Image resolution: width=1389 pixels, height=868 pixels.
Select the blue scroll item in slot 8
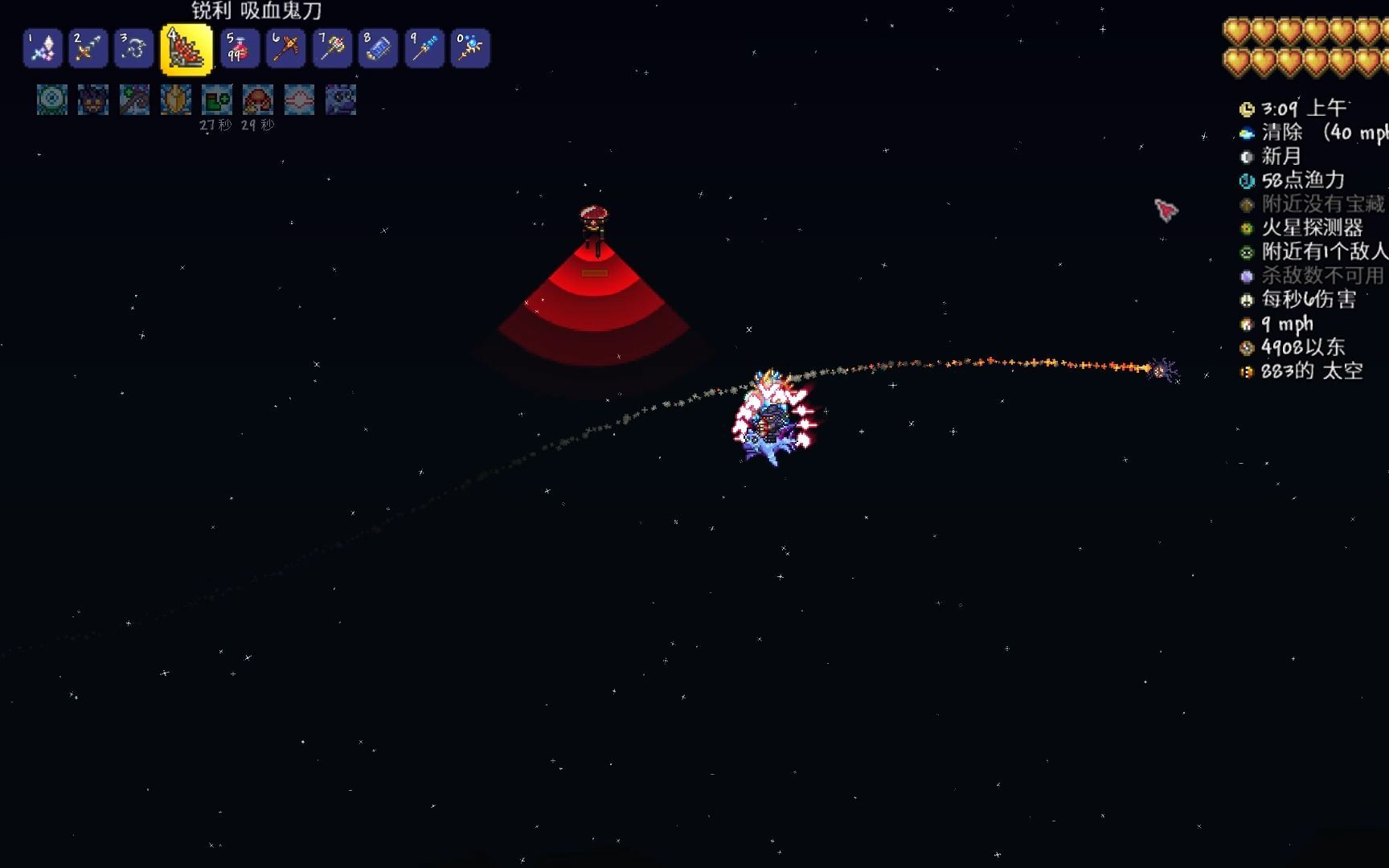[378, 48]
